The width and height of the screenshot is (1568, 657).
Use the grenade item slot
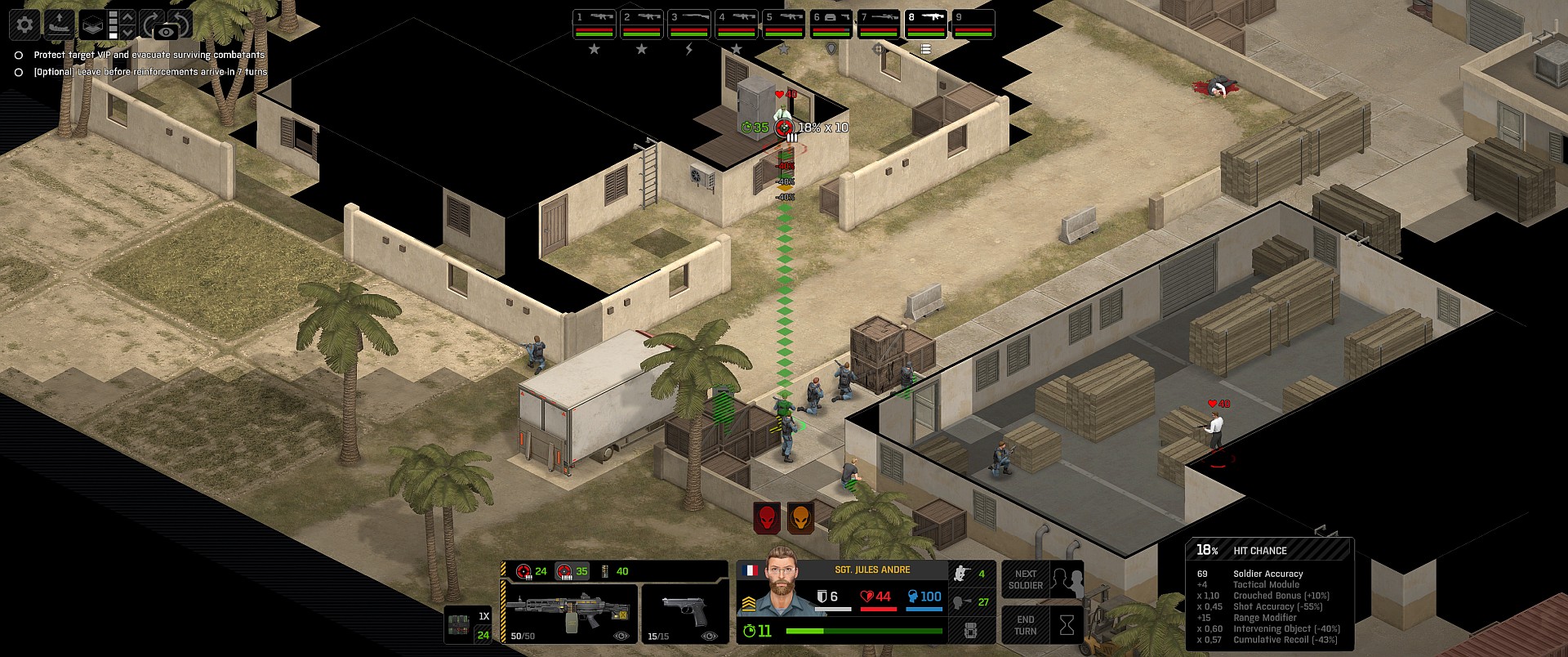pyautogui.click(x=468, y=625)
